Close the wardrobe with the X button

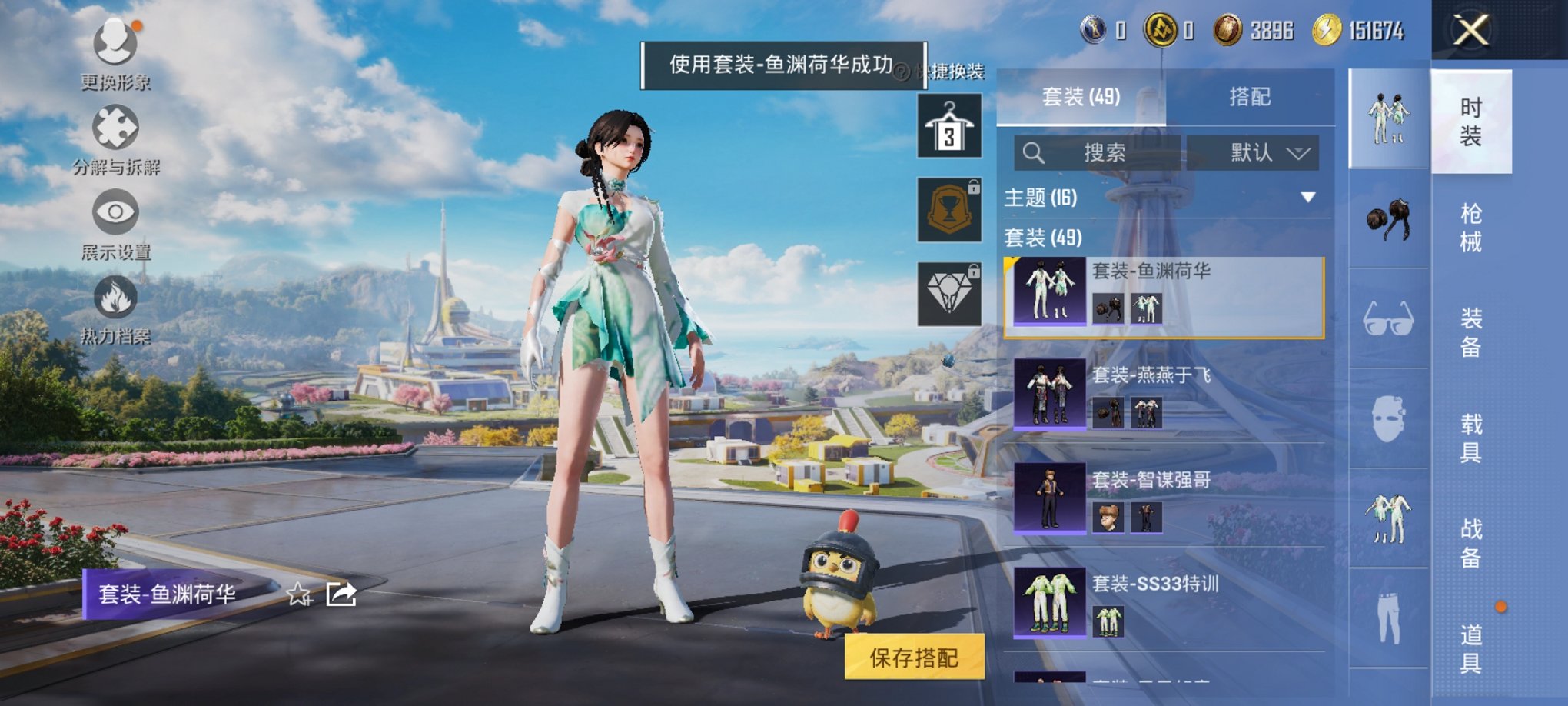tap(1470, 31)
